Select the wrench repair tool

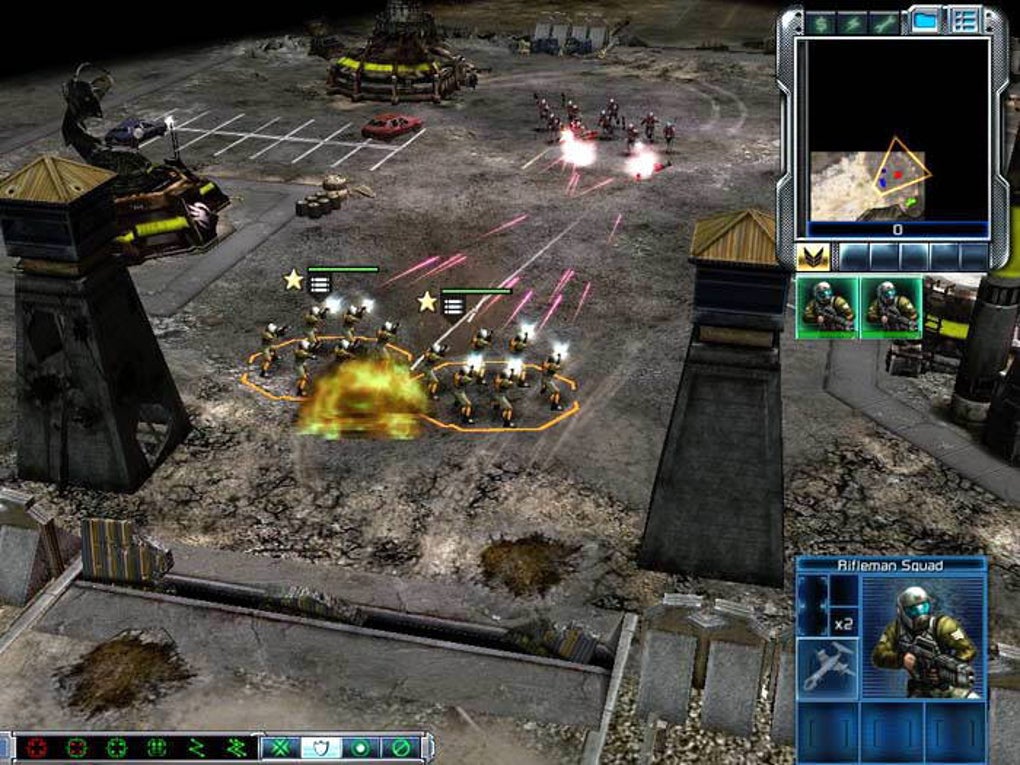[884, 22]
